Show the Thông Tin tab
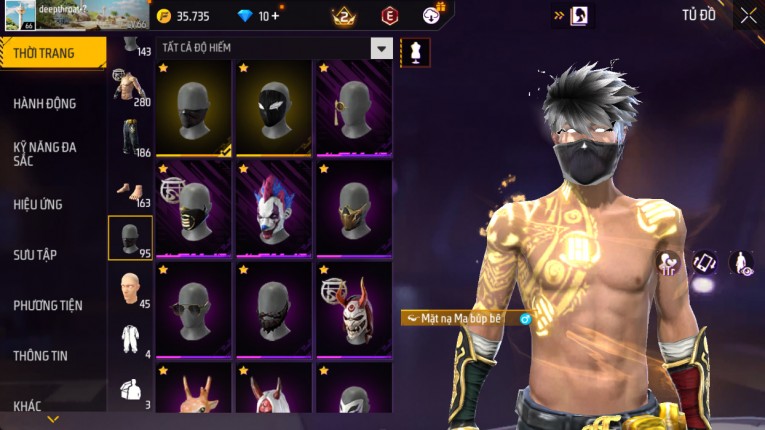 point(40,355)
